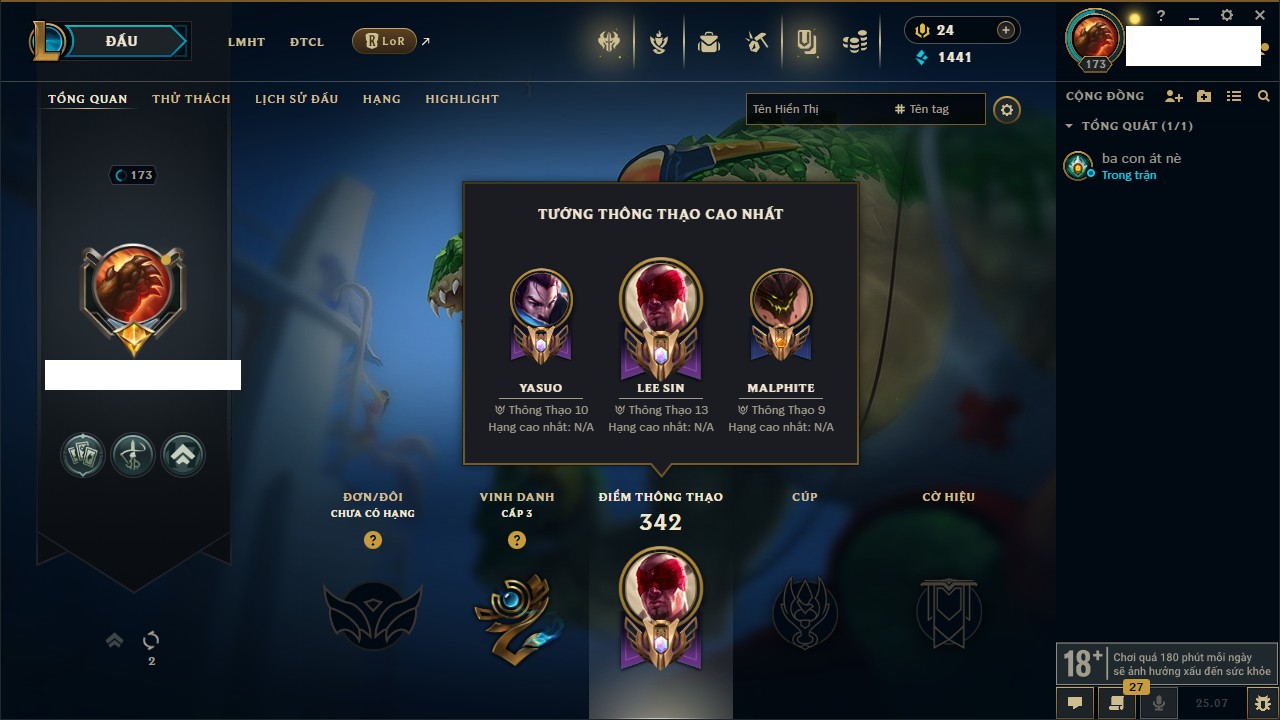Close the client window
The width and height of the screenshot is (1280, 720).
[1260, 16]
